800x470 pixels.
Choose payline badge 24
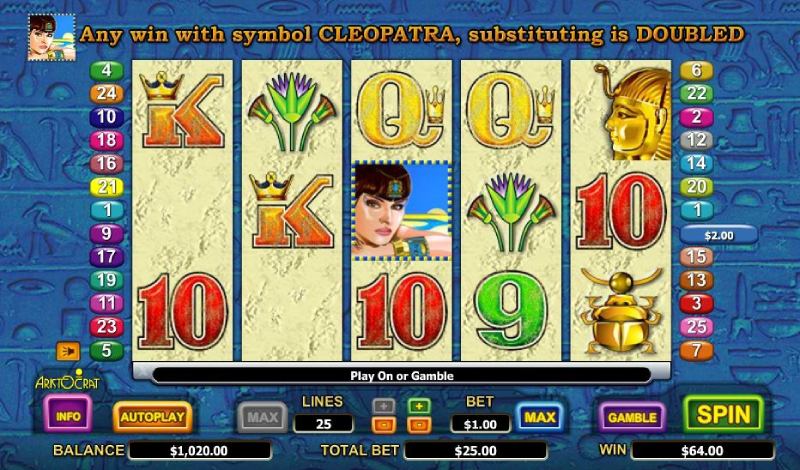106,94
